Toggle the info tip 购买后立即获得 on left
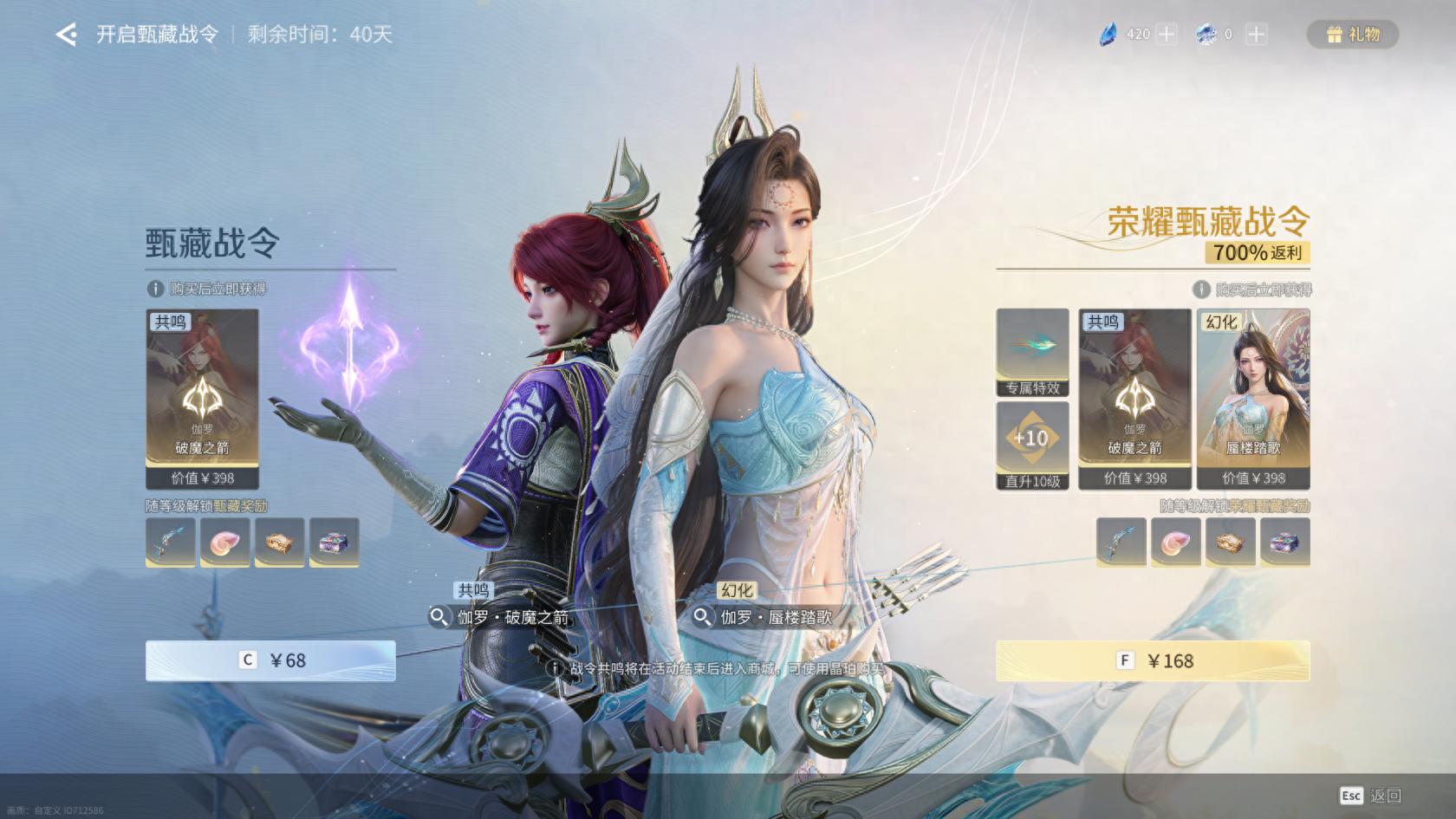This screenshot has height=819, width=1456. tap(154, 289)
